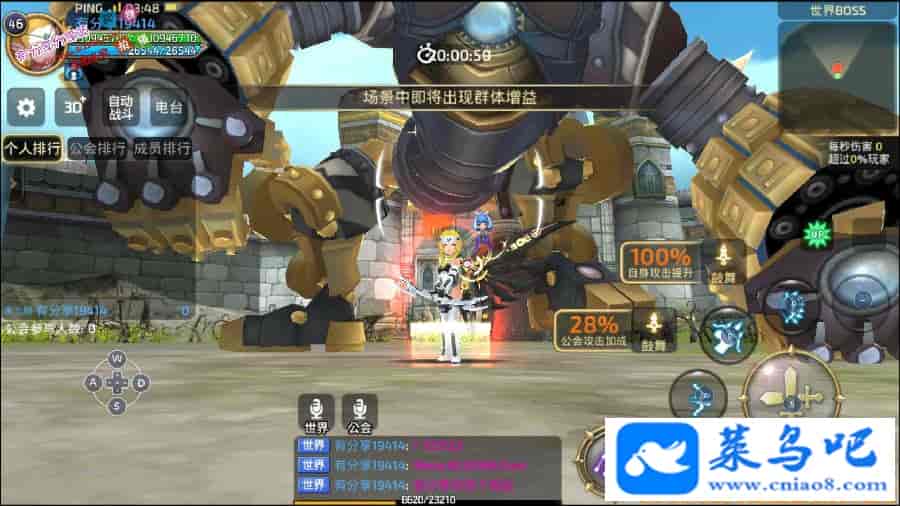The width and height of the screenshot is (900, 506).
Task: Toggle the 3D camera view button
Action: [72, 107]
